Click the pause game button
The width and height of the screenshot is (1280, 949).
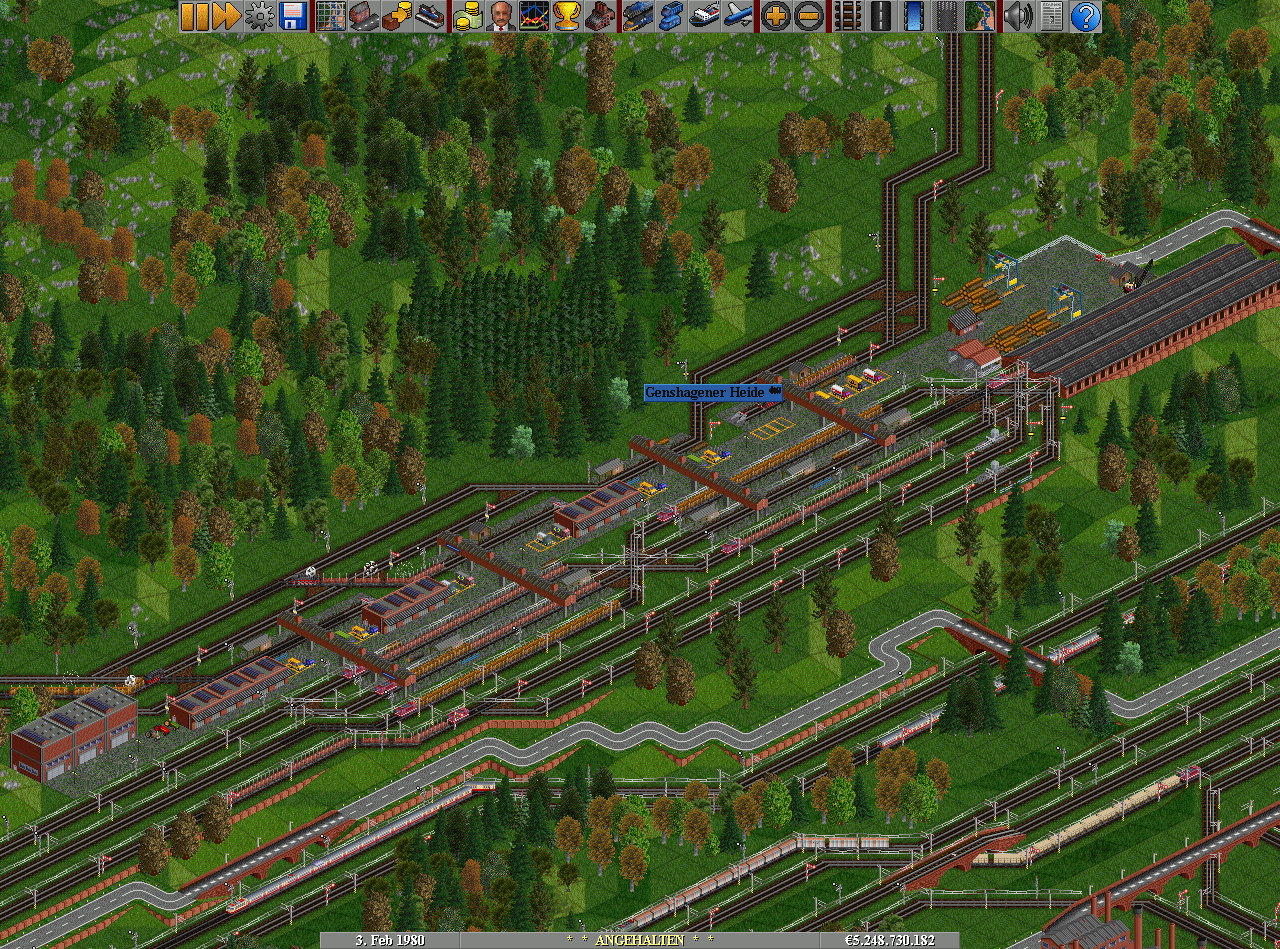(x=195, y=16)
